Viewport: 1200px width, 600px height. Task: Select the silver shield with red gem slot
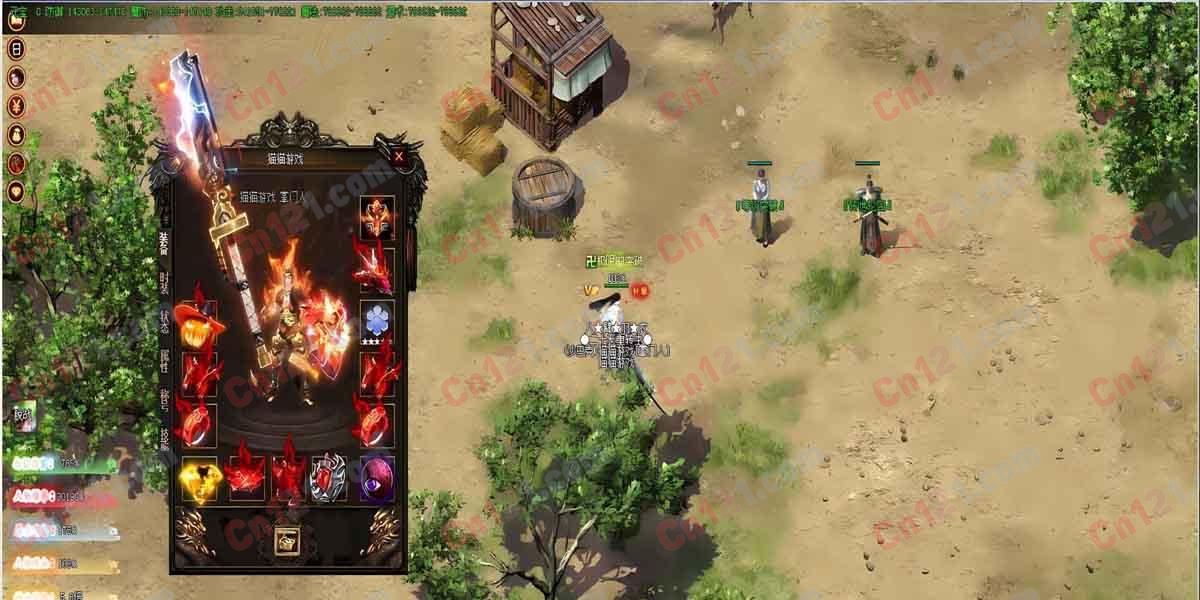(x=330, y=479)
